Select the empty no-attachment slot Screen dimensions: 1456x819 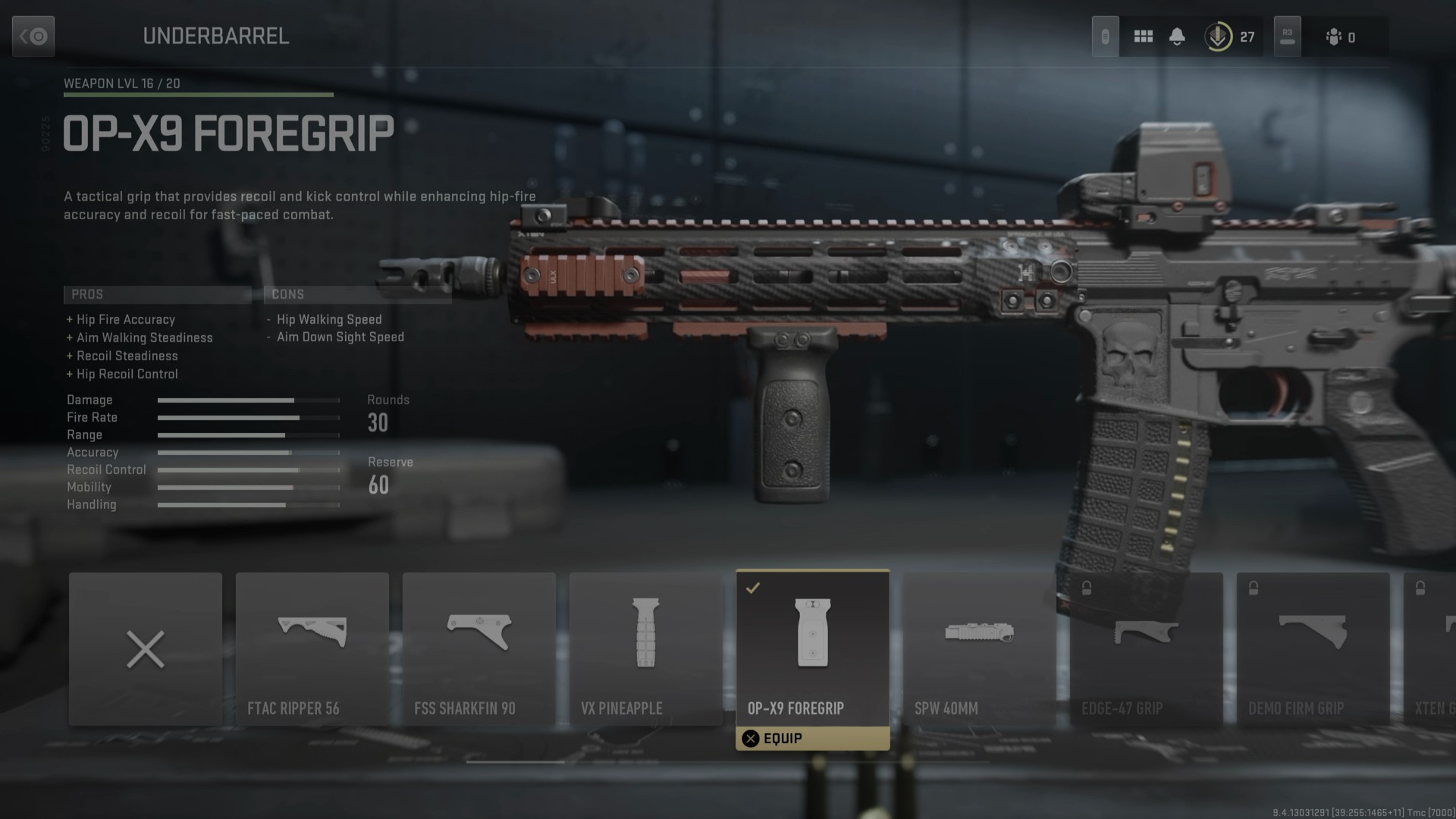(x=146, y=649)
